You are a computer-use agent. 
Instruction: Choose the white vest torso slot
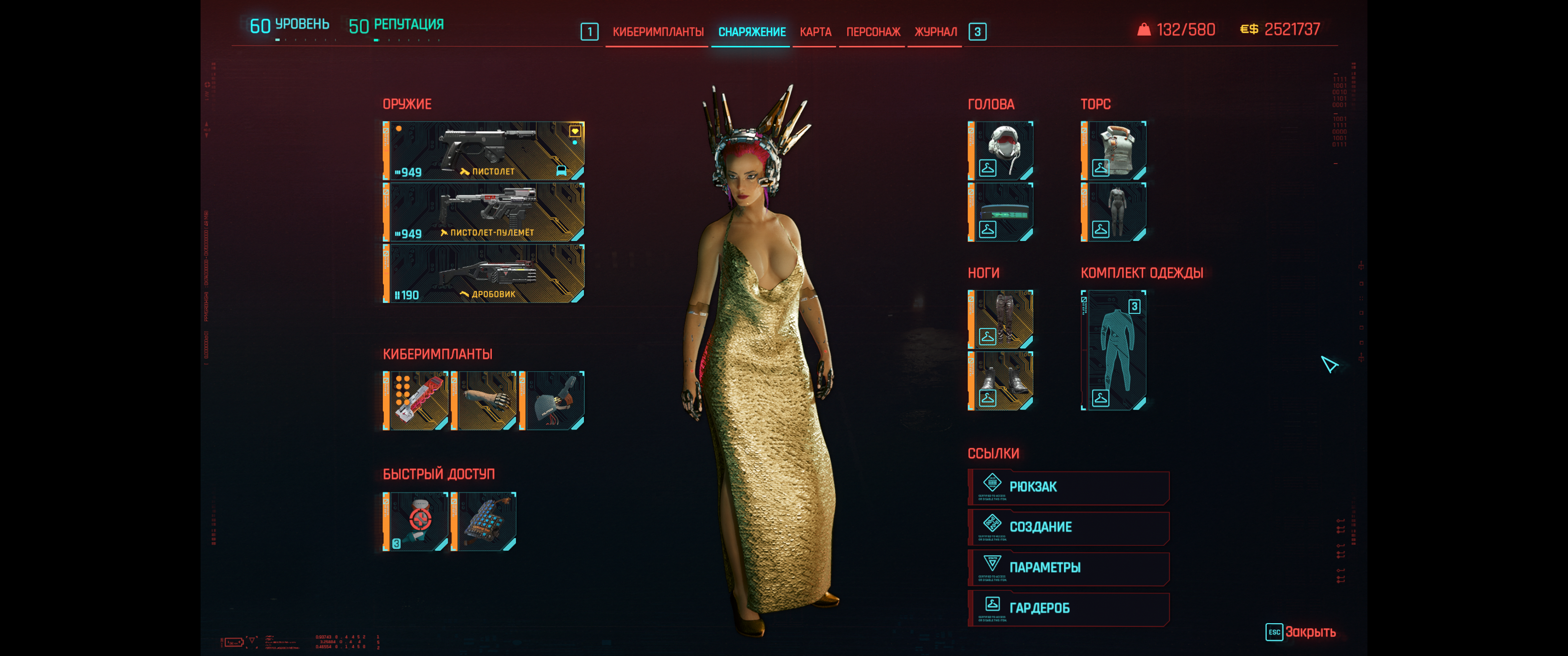click(x=1113, y=150)
